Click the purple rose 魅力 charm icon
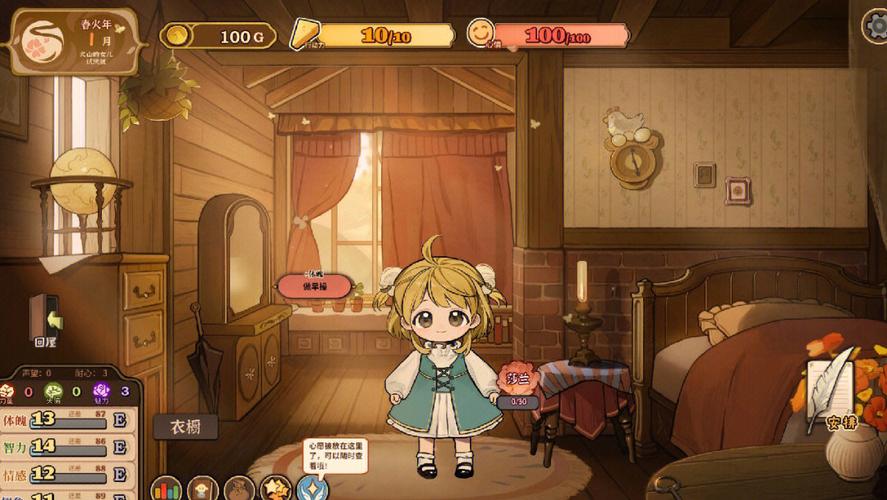Viewport: 887px width, 500px height. click(101, 392)
